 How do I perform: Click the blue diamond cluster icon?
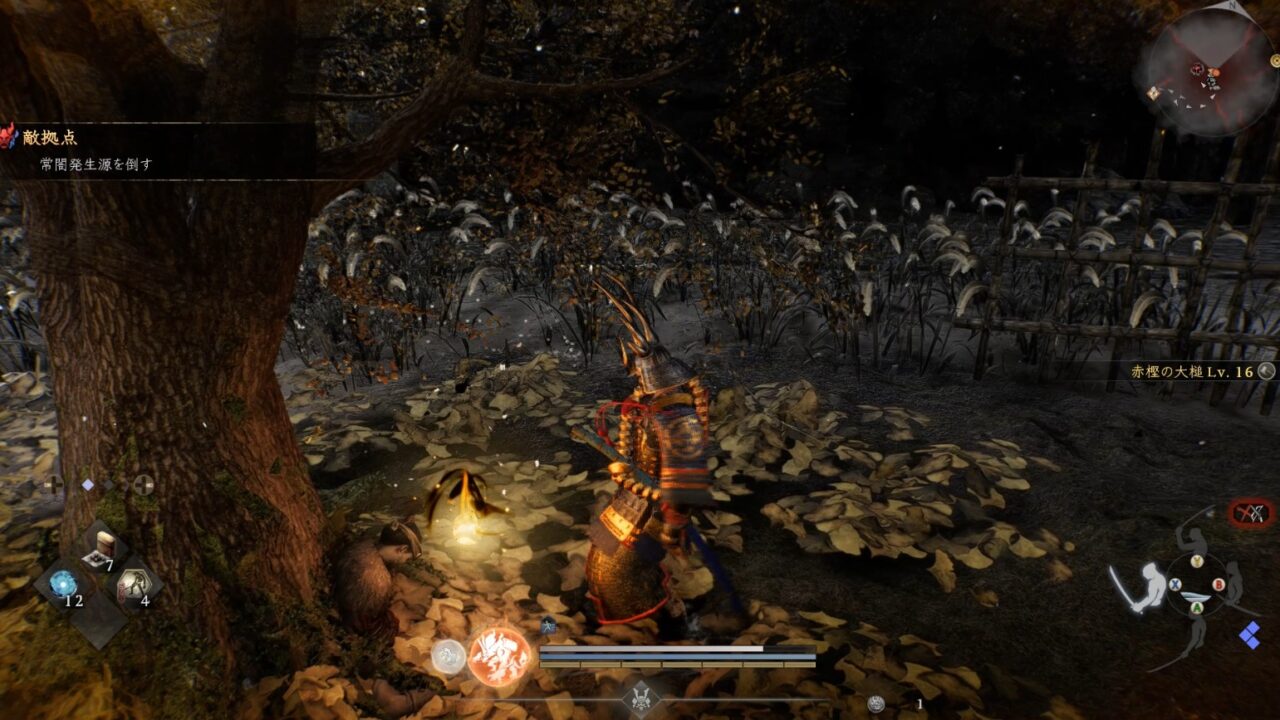pyautogui.click(x=1249, y=634)
